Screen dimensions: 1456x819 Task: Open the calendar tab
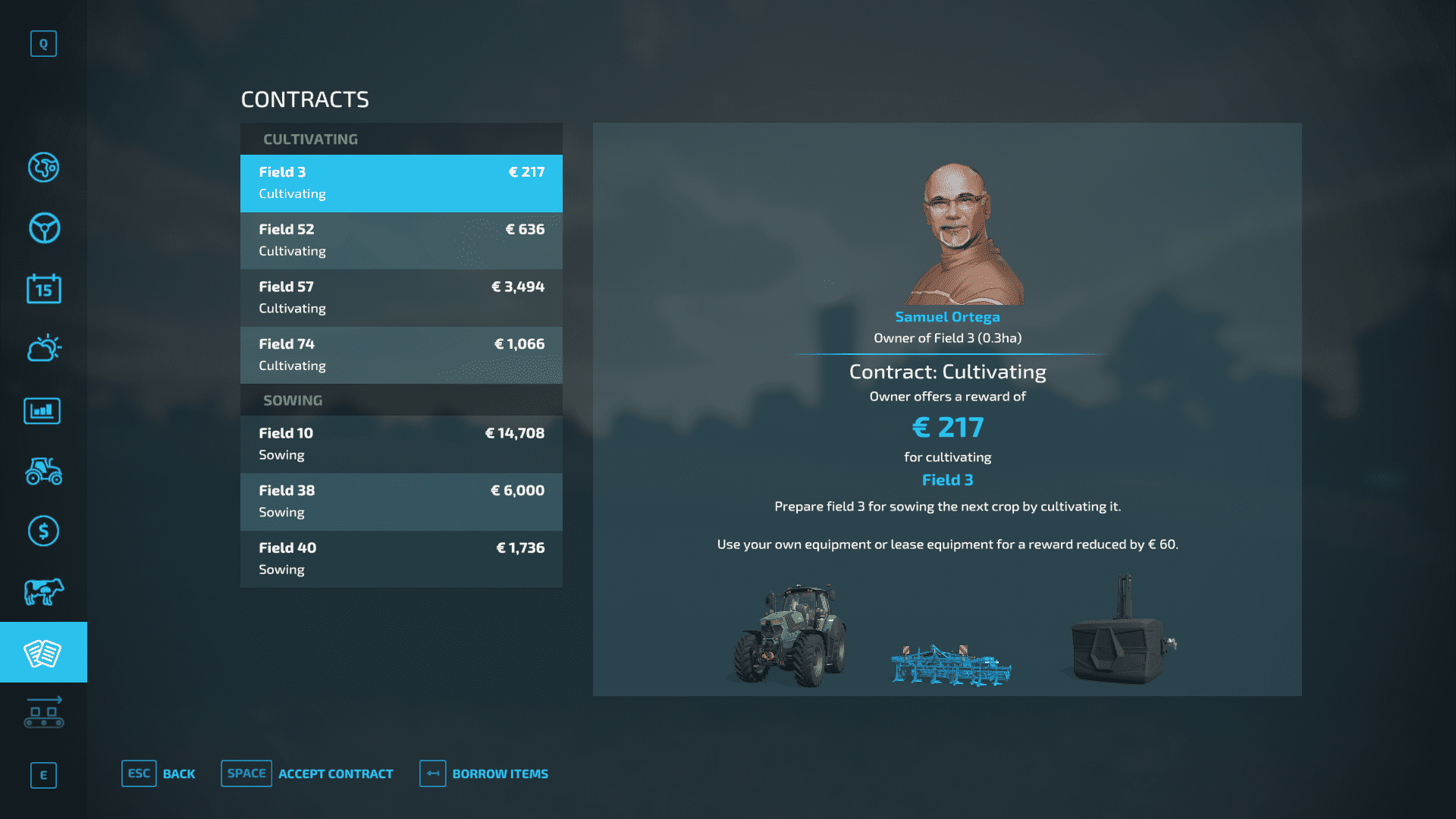tap(43, 289)
